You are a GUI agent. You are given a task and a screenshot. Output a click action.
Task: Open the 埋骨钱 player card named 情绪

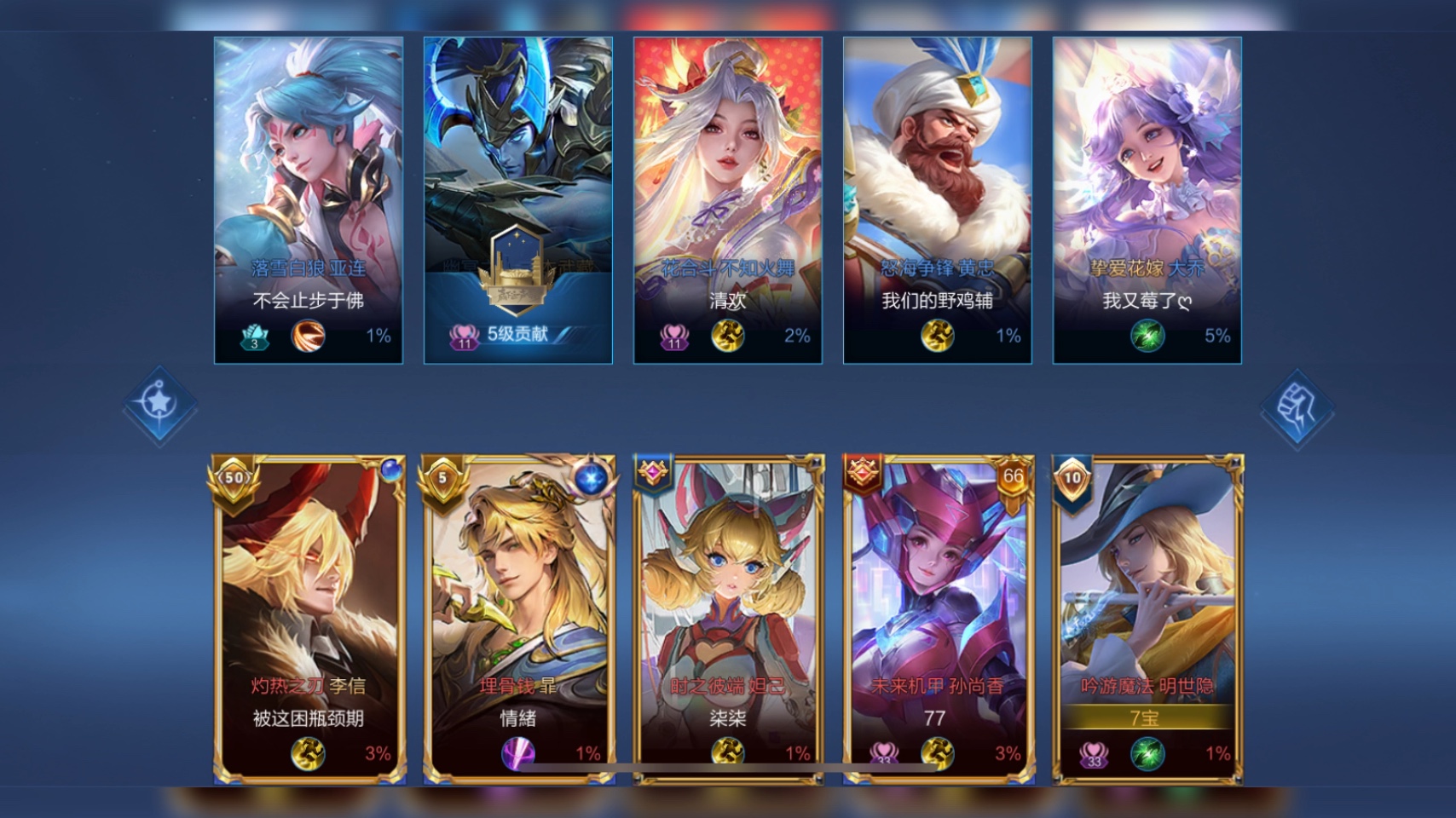click(517, 618)
